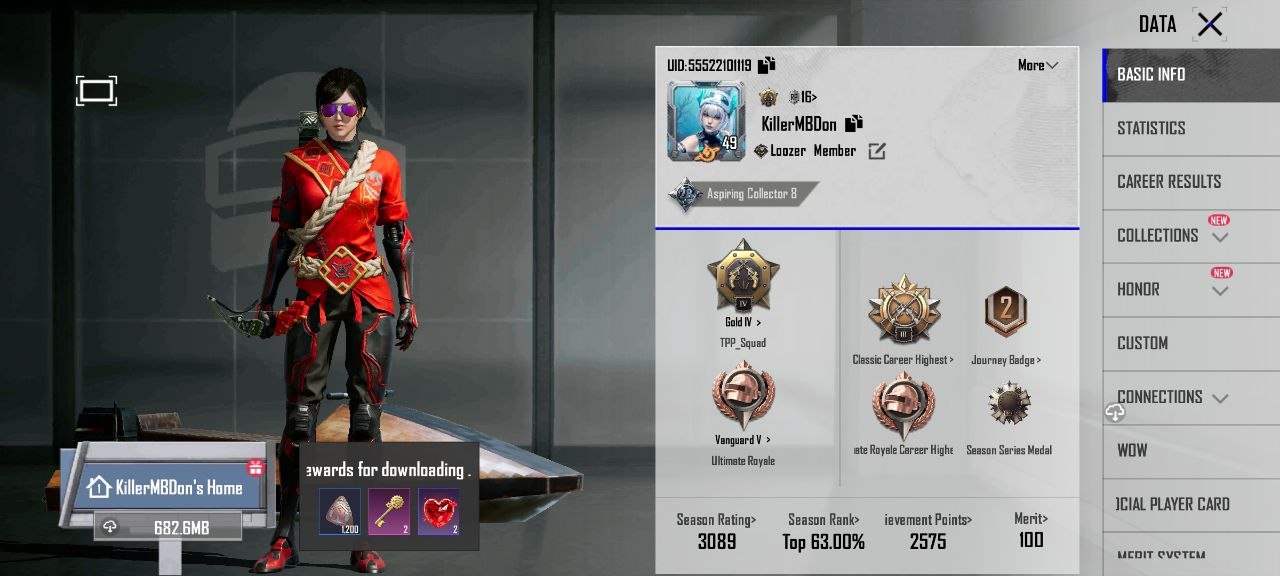This screenshot has height=576, width=1280.
Task: Expand the Honor section
Action: [x=1172, y=290]
